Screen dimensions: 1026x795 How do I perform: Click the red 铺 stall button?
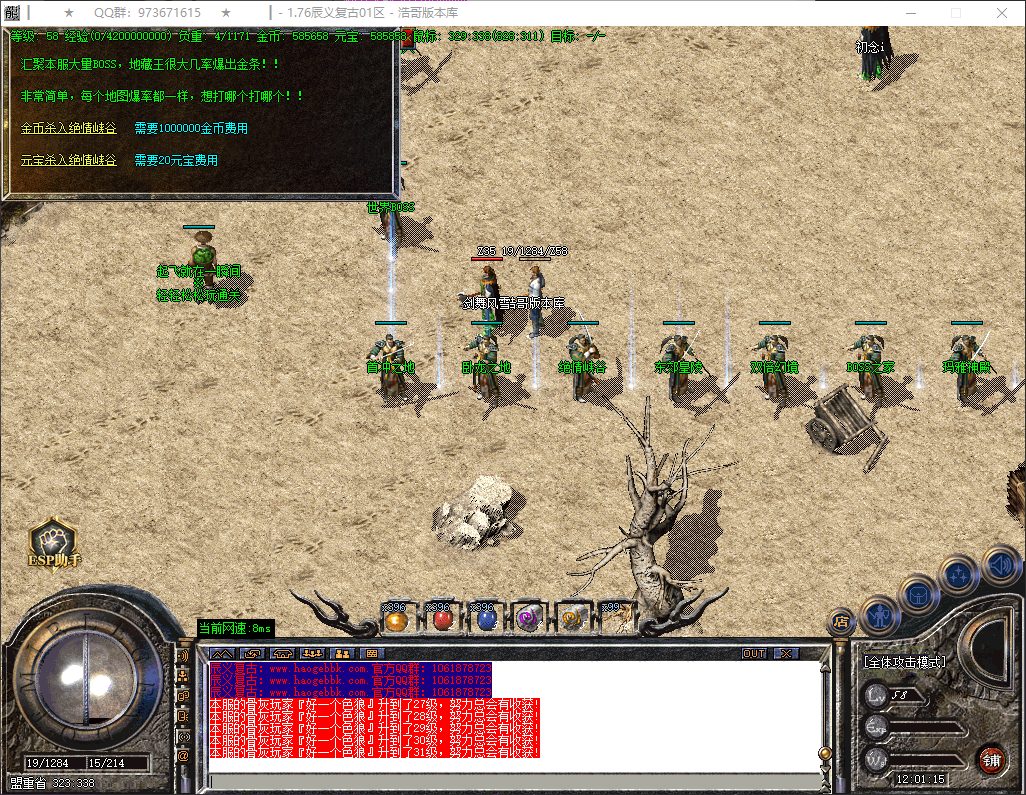990,759
